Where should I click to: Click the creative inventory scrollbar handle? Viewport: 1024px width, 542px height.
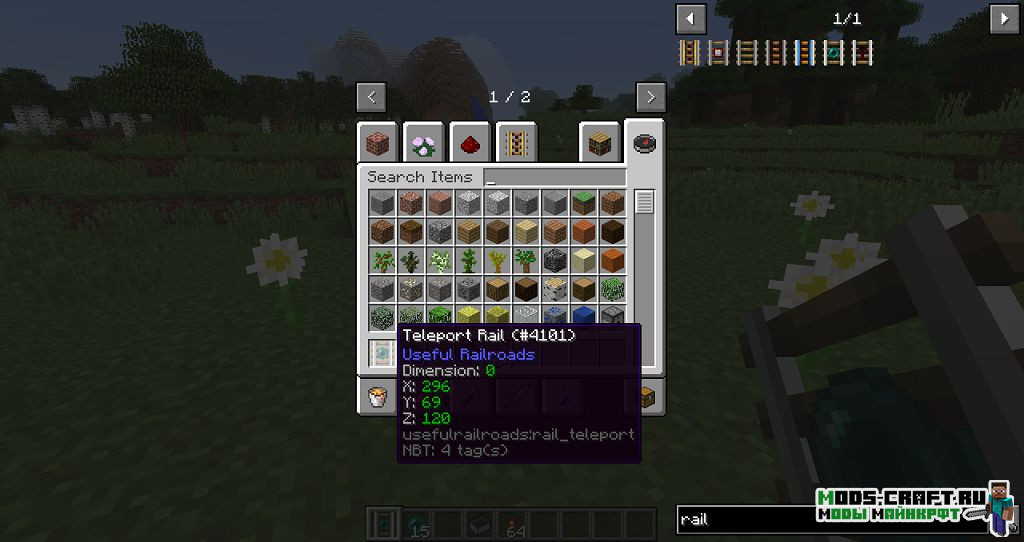point(644,202)
